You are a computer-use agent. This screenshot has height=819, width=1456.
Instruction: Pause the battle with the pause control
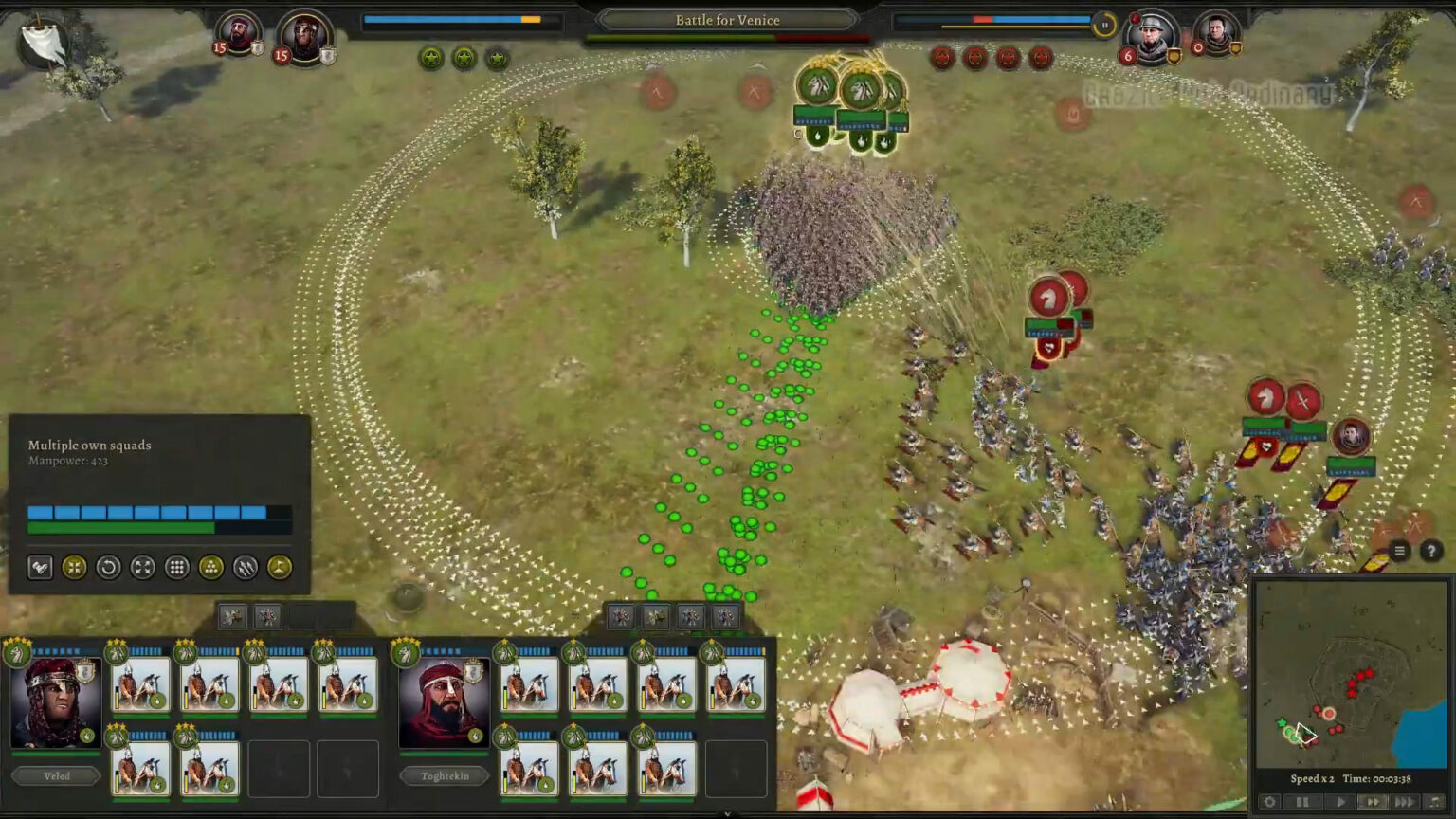pyautogui.click(x=1301, y=801)
